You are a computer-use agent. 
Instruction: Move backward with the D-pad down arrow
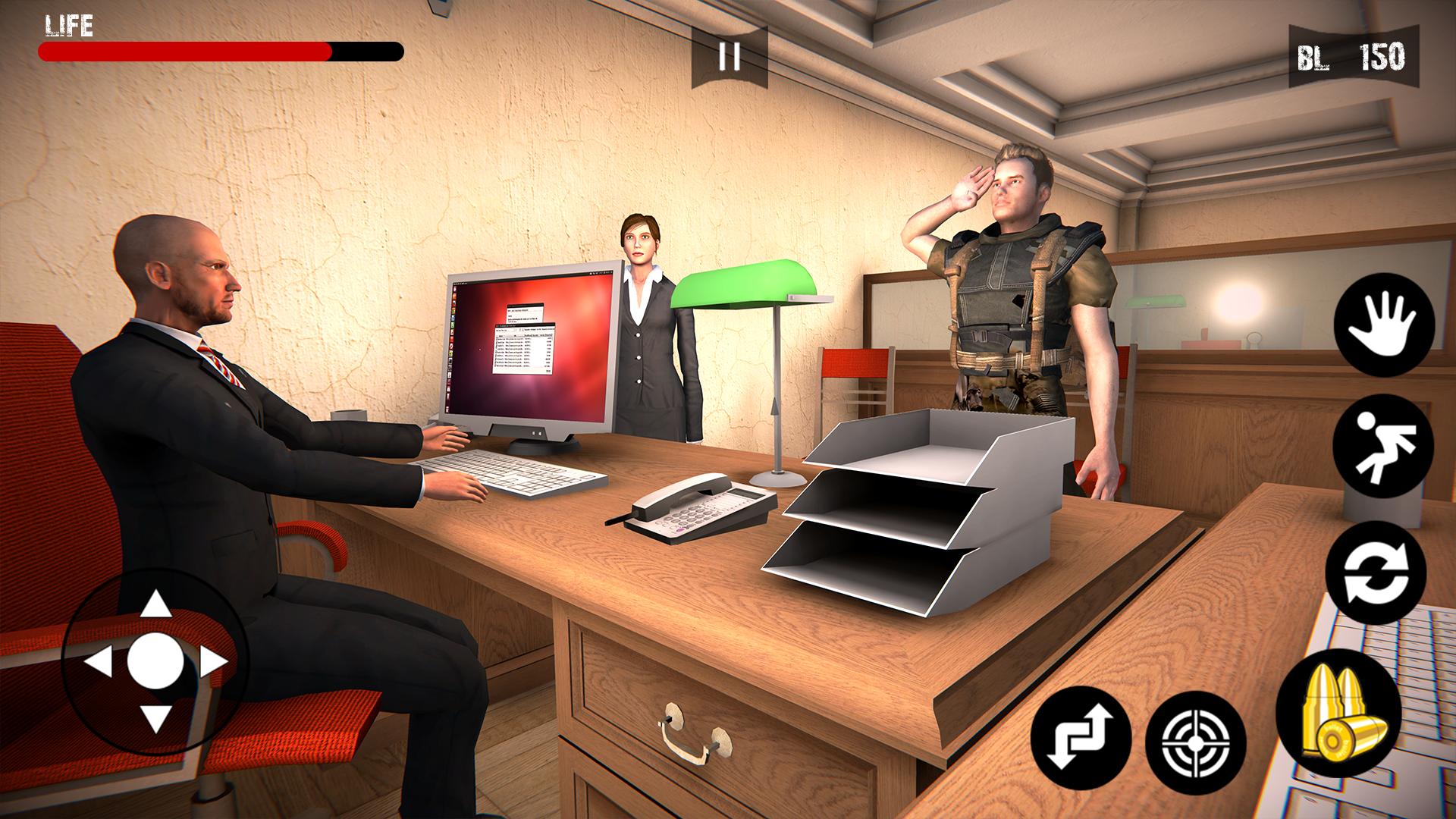click(x=156, y=717)
